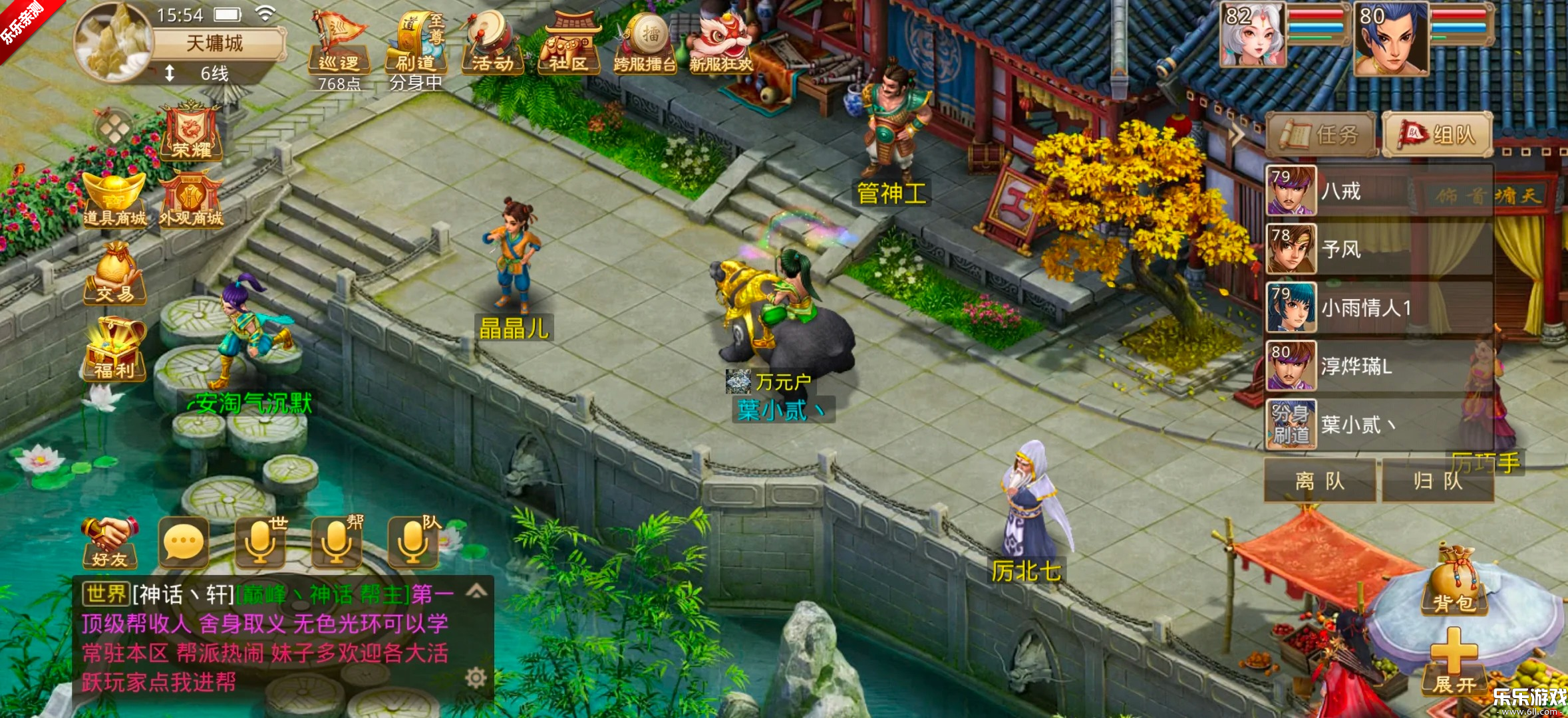Open the 刷道 menu icon
Viewport: 1568px width, 718px height.
click(x=416, y=44)
